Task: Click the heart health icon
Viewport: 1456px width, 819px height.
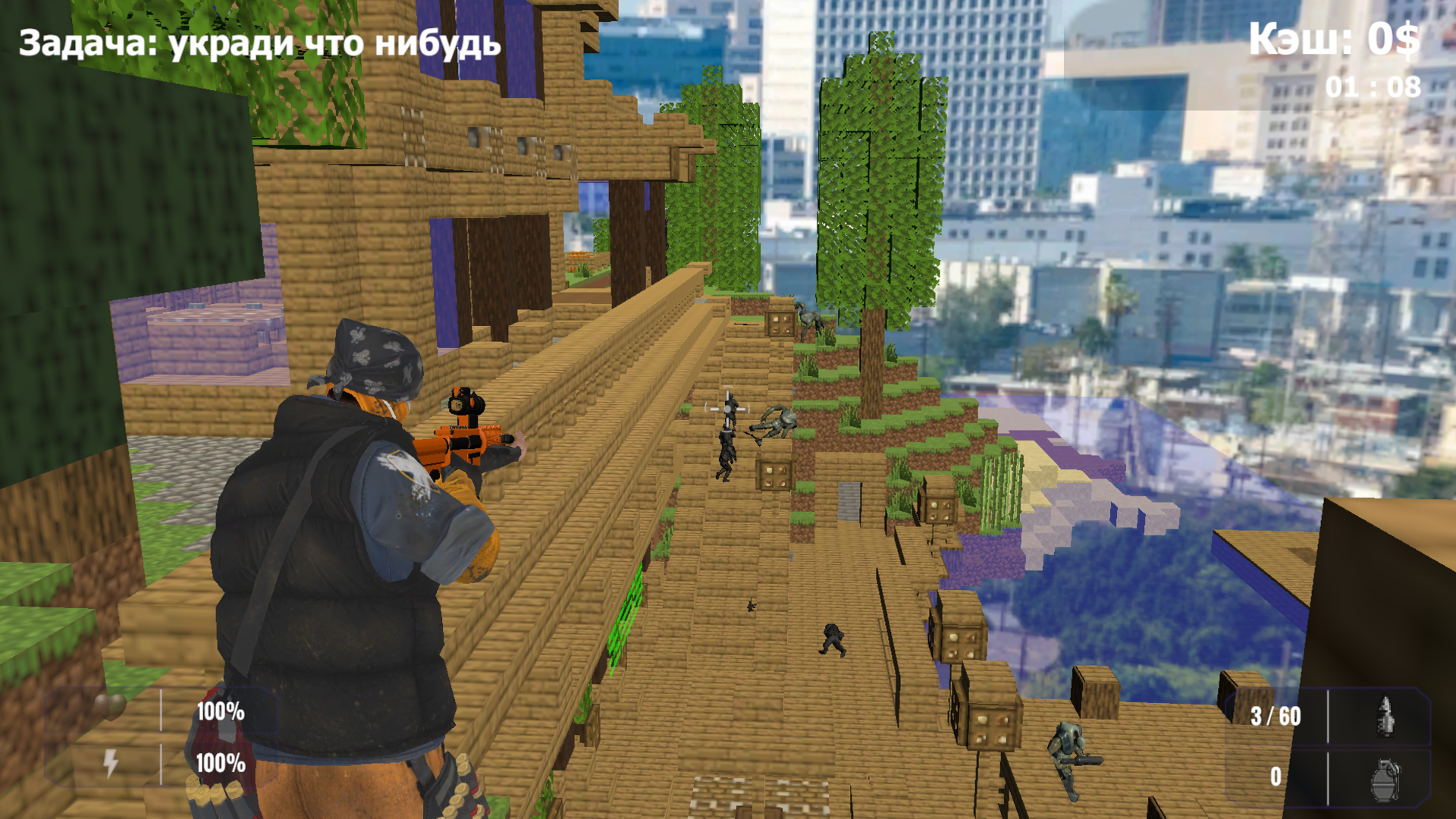Action: pos(110,708)
